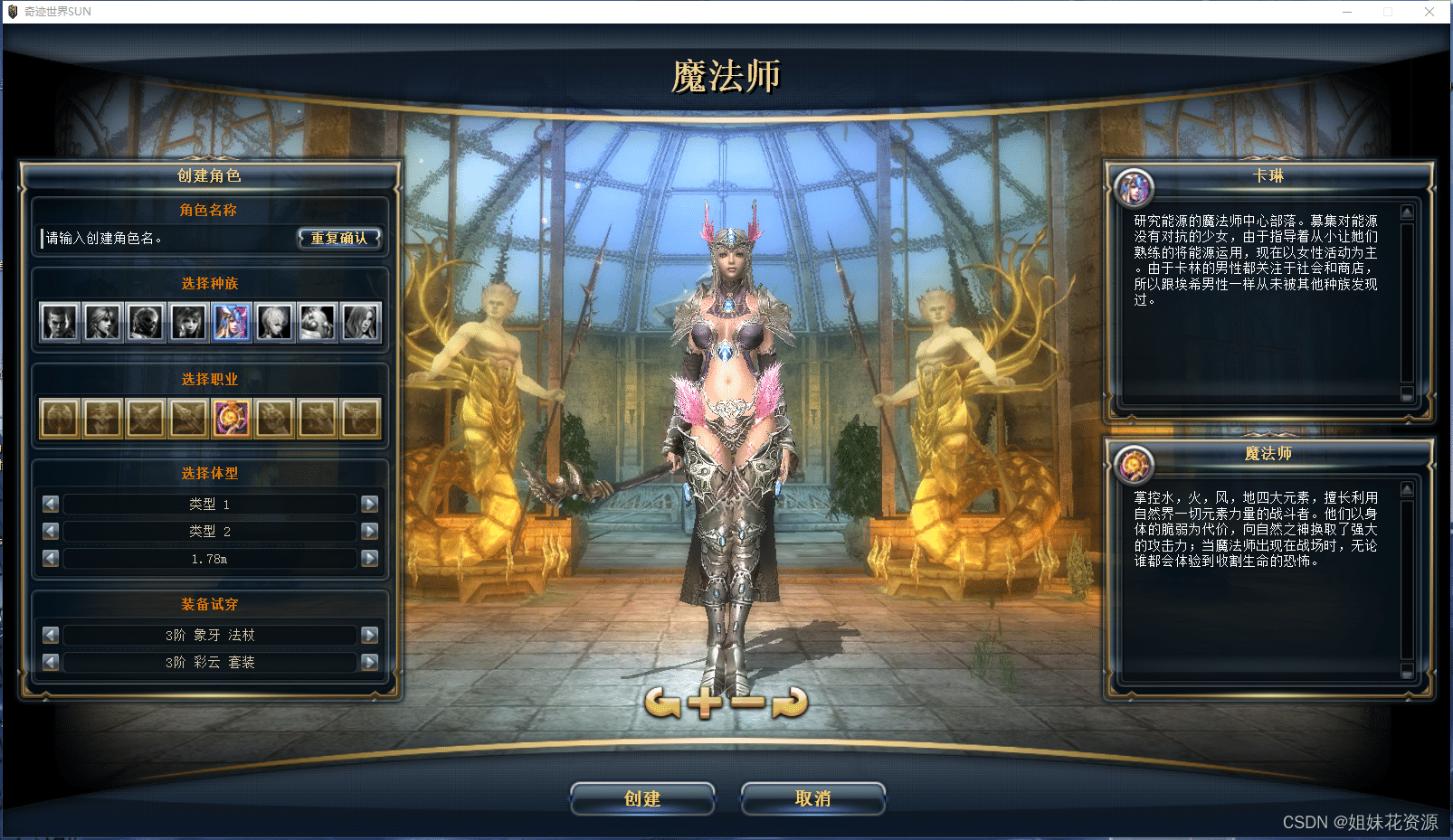Zoom in with the golden plus button
Image resolution: width=1453 pixels, height=840 pixels.
pos(705,702)
